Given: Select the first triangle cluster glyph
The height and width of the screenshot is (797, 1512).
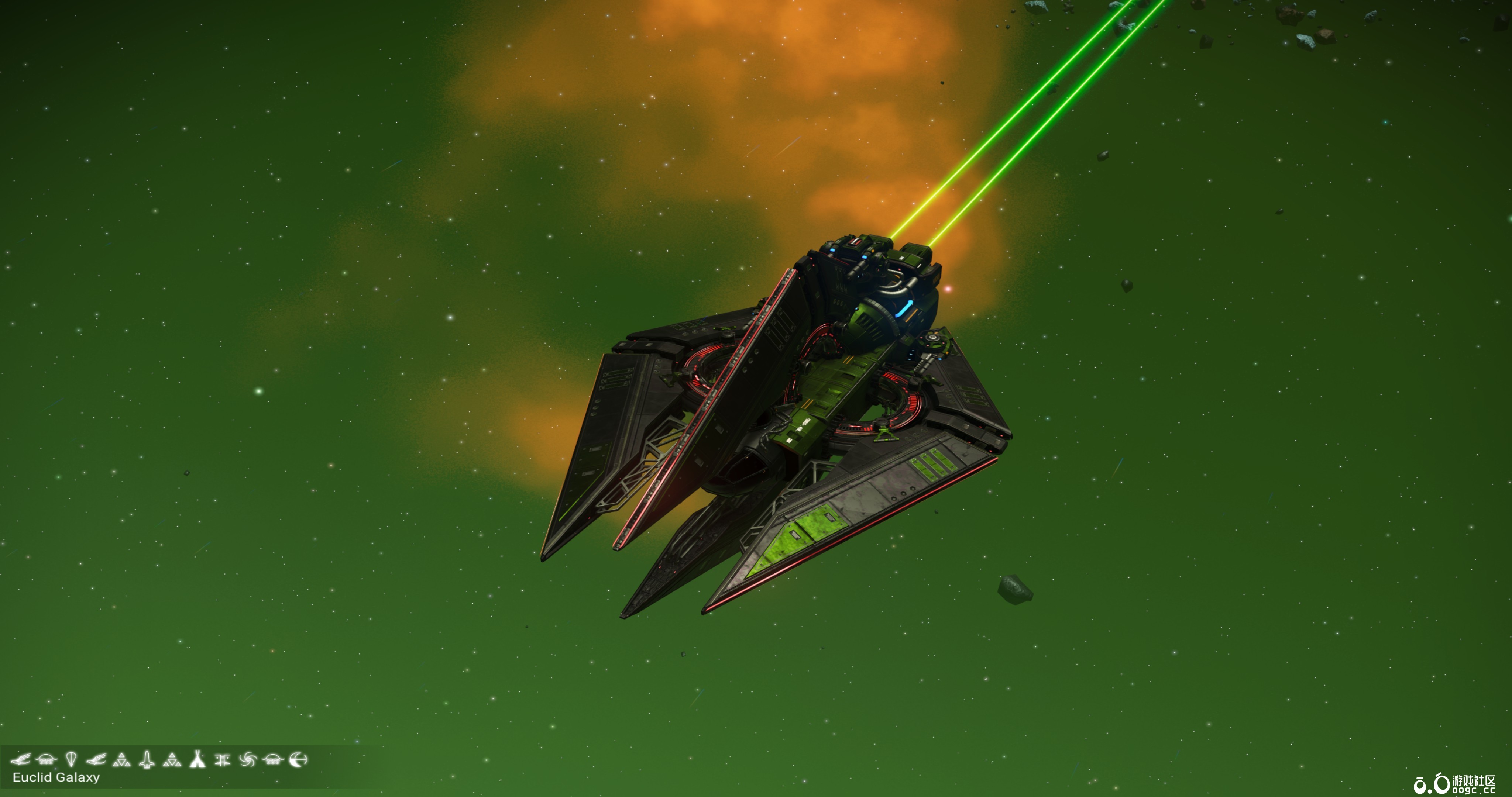Looking at the screenshot, I should [121, 759].
